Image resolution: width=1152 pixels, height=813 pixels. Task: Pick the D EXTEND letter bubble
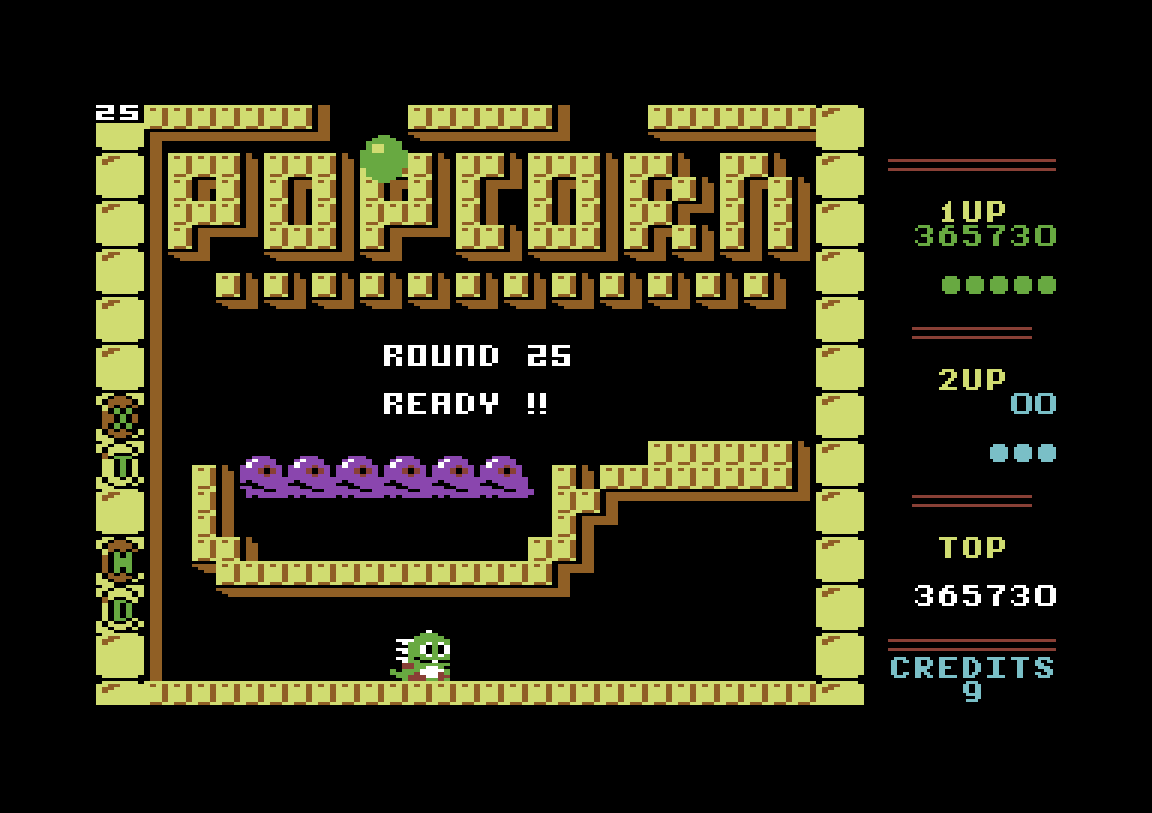pos(121,609)
